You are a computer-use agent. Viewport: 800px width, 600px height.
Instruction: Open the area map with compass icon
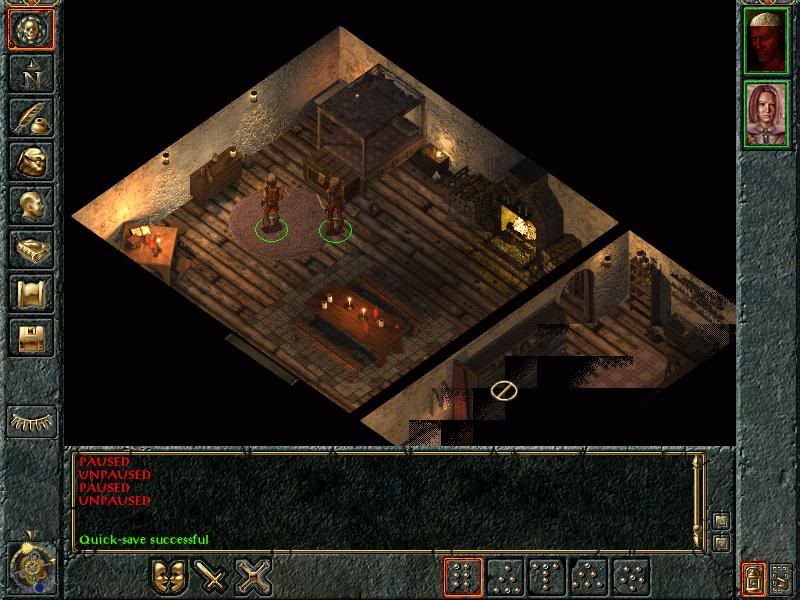pos(30,71)
